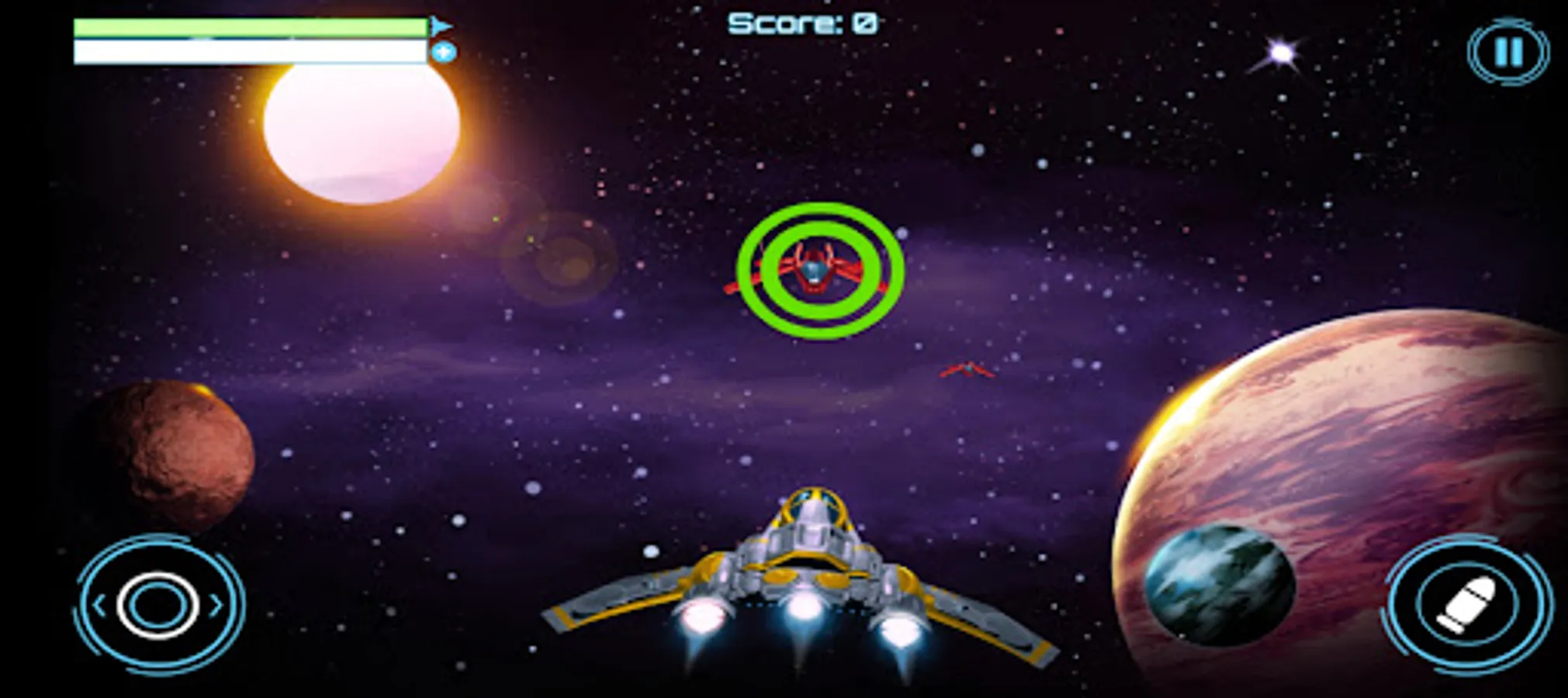Tap the bright star in the upper right sky
The width and height of the screenshot is (1568, 698).
pos(1280,52)
